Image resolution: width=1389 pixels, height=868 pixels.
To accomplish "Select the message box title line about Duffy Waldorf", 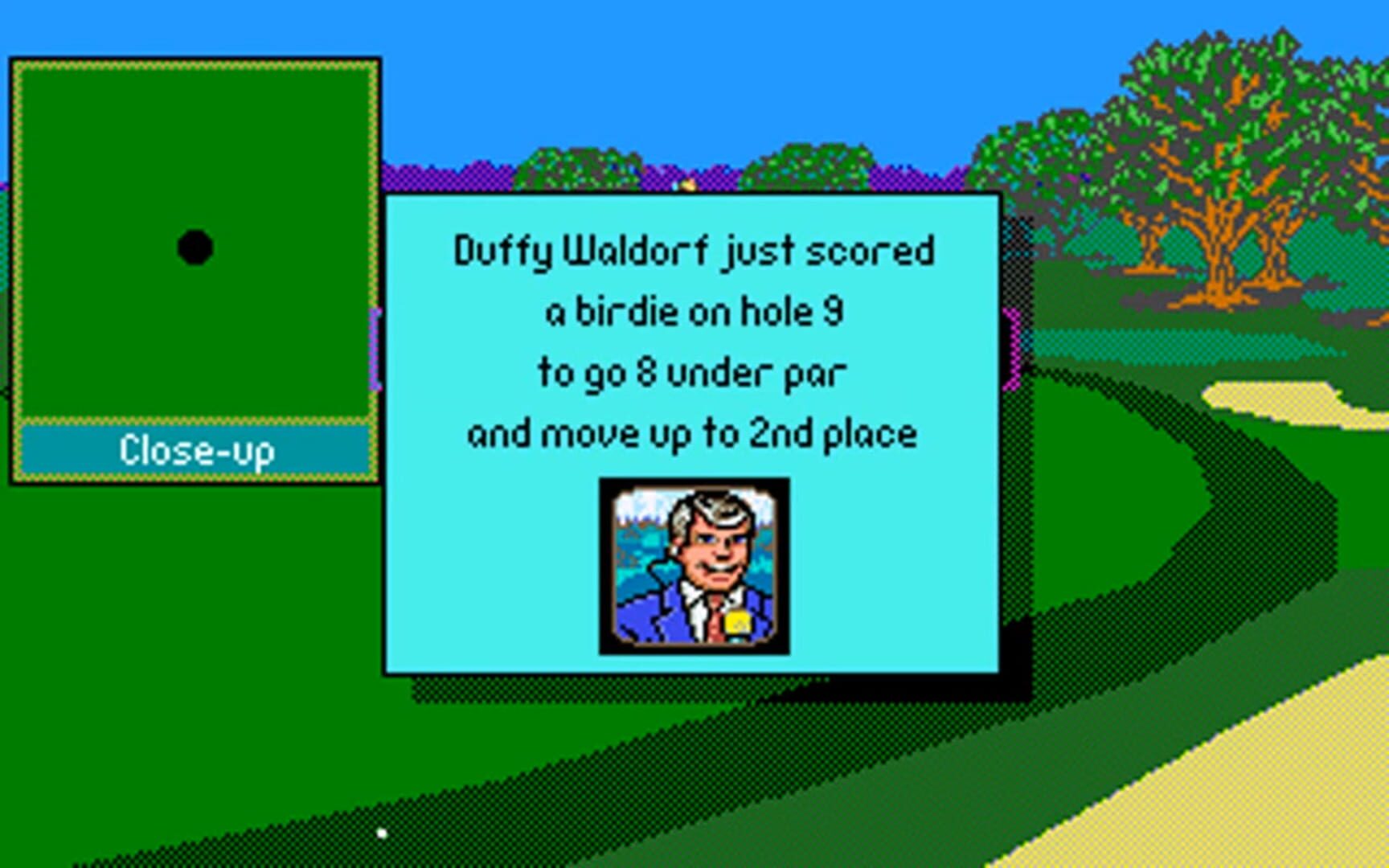I will click(693, 251).
